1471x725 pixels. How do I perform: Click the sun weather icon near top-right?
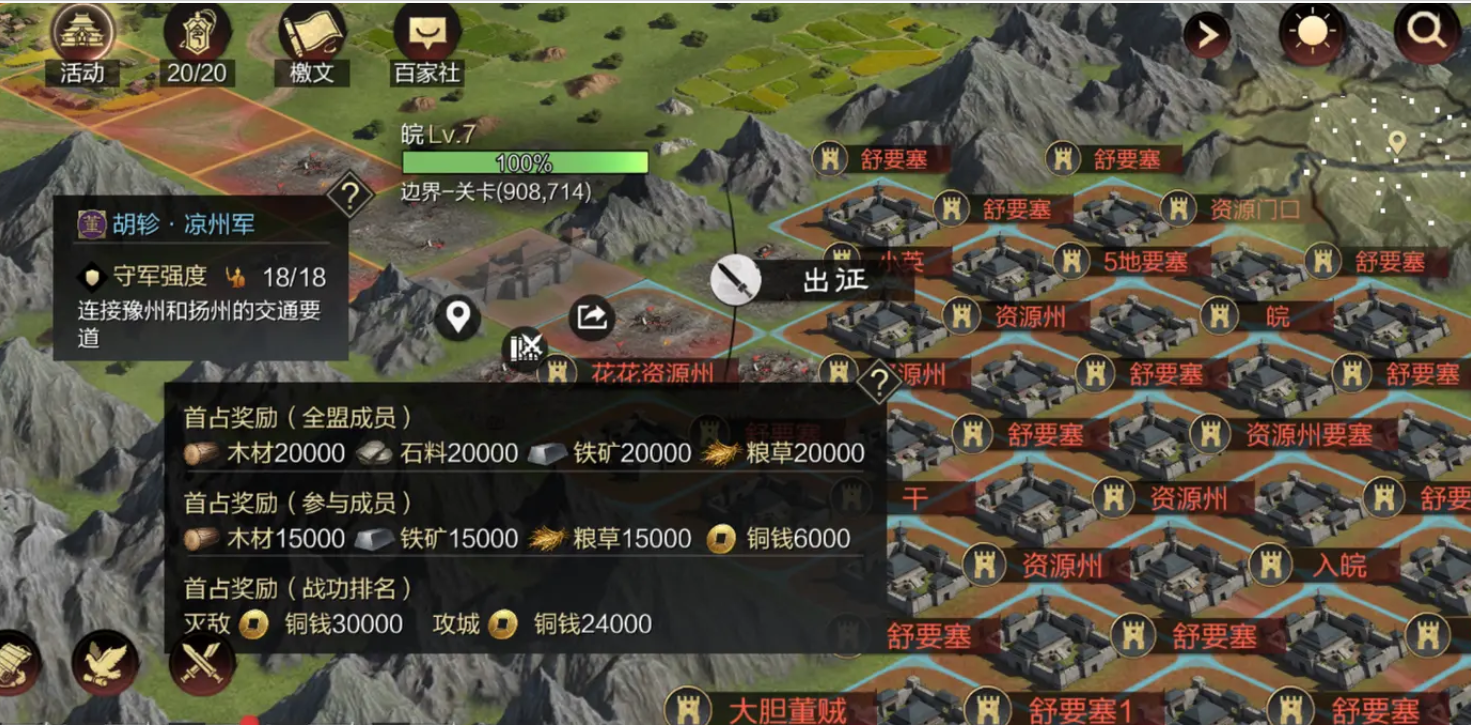tap(1311, 32)
